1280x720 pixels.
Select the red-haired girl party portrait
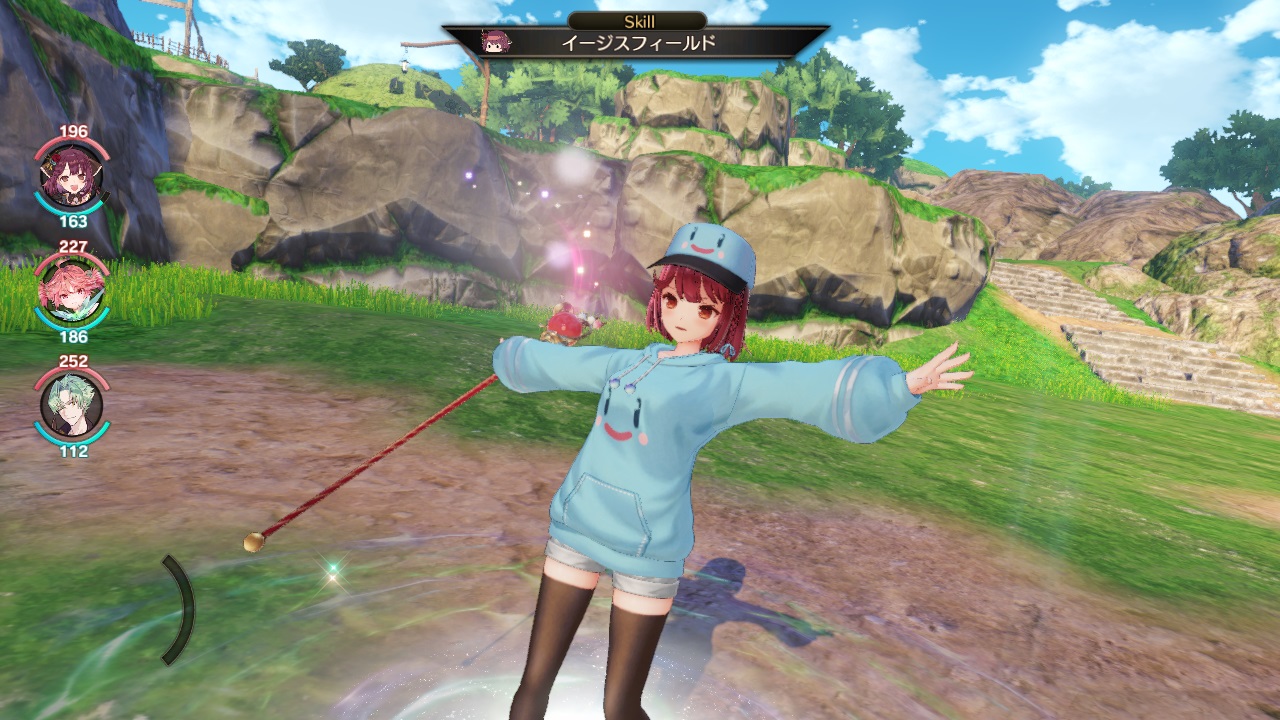click(72, 176)
